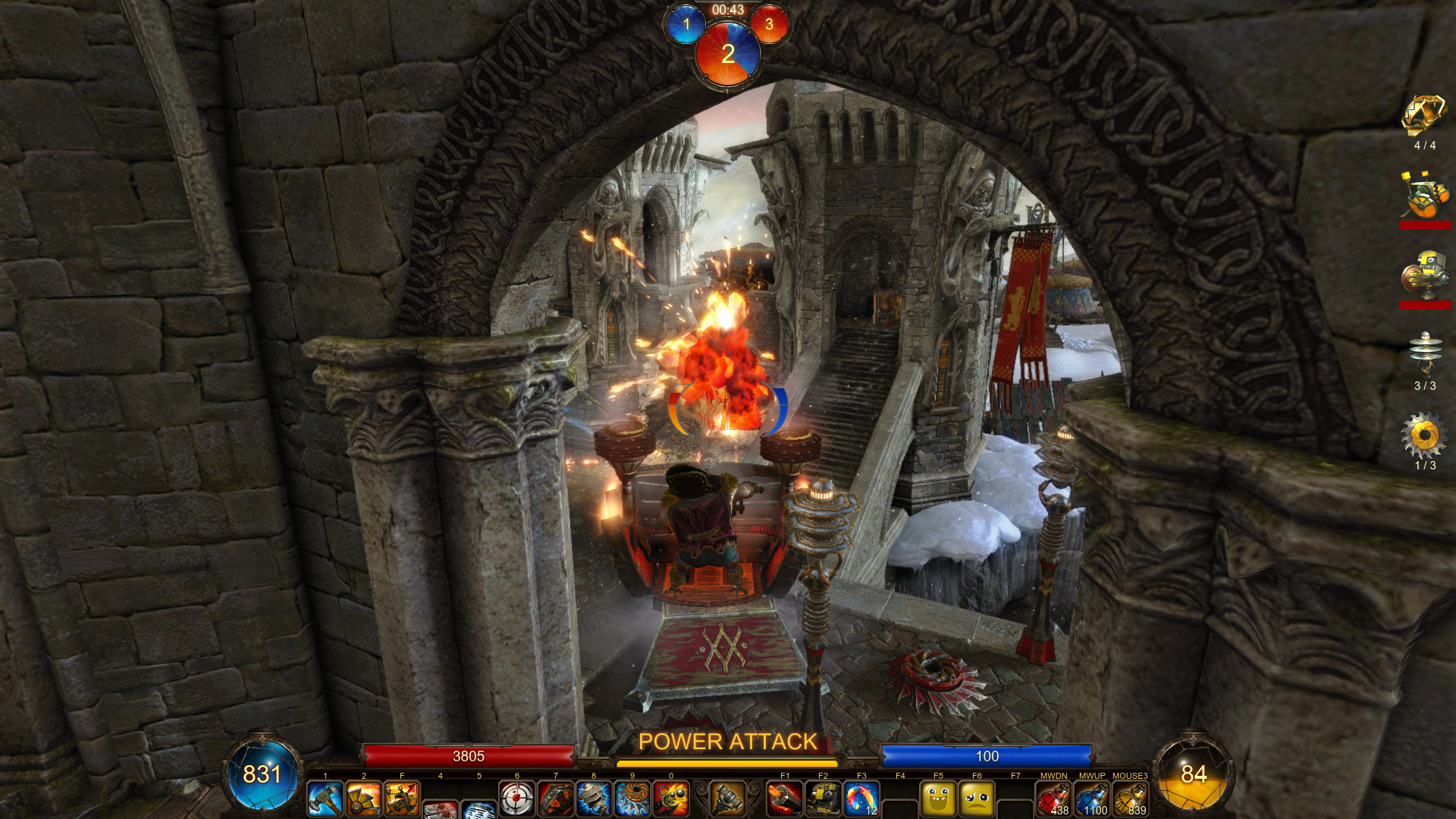
Task: Drink the blue mana potion
Action: (x=1092, y=799)
